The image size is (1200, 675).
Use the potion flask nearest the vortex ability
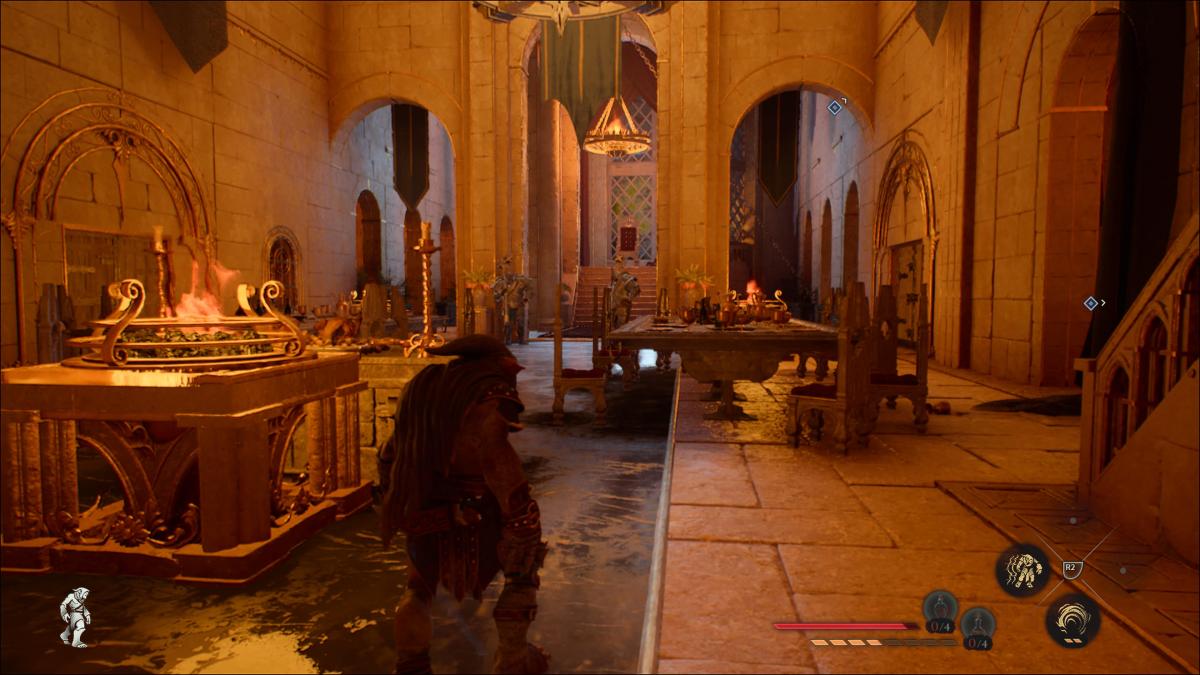pyautogui.click(x=977, y=624)
